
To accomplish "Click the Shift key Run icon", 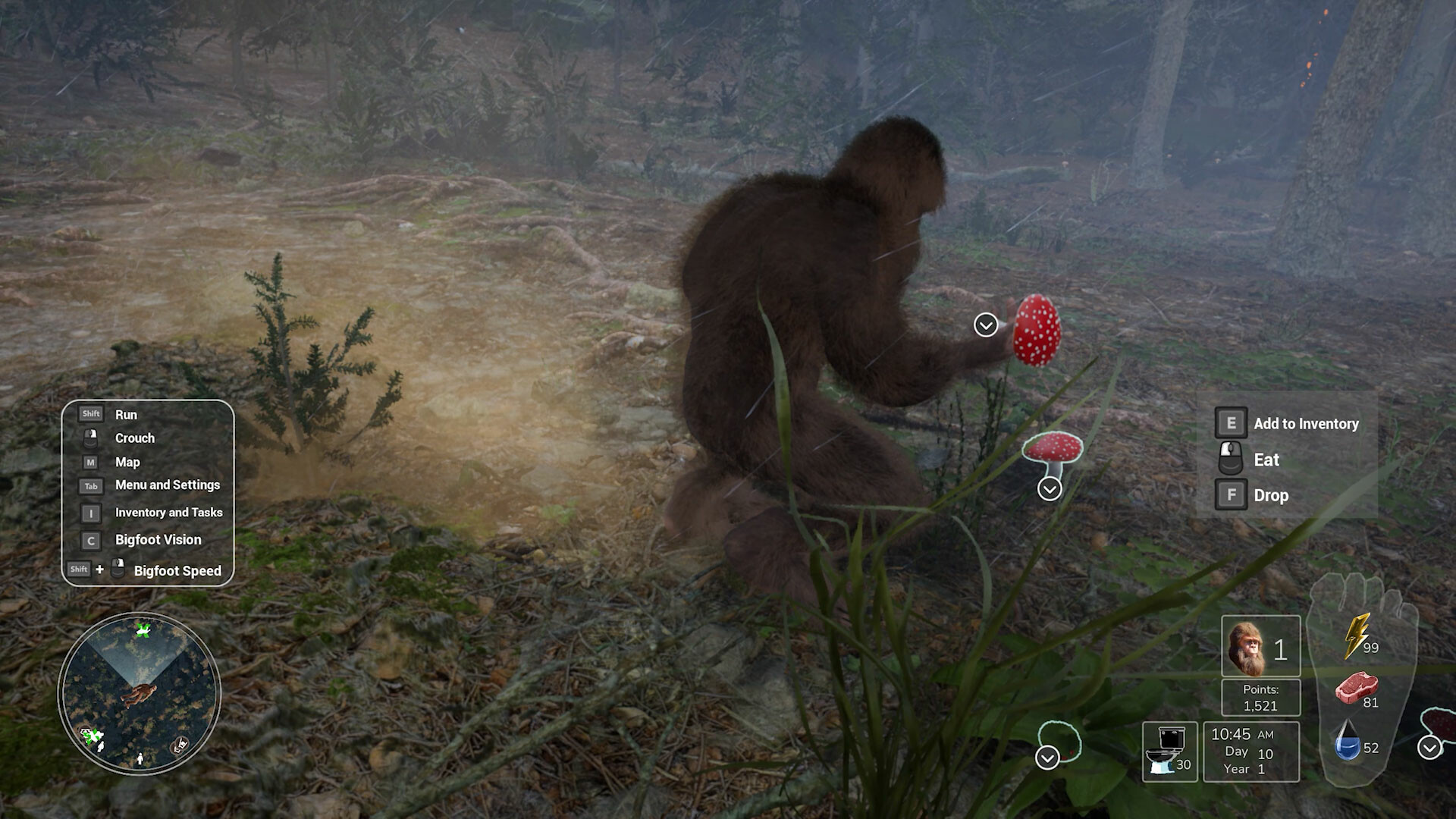I will (90, 413).
